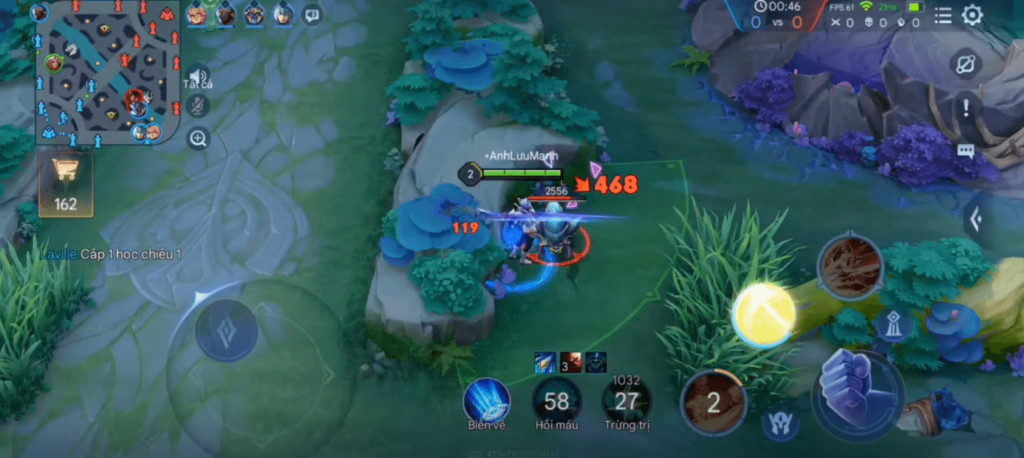This screenshot has height=458, width=1024.
Task: Open the chat message bubble
Action: (x=966, y=151)
